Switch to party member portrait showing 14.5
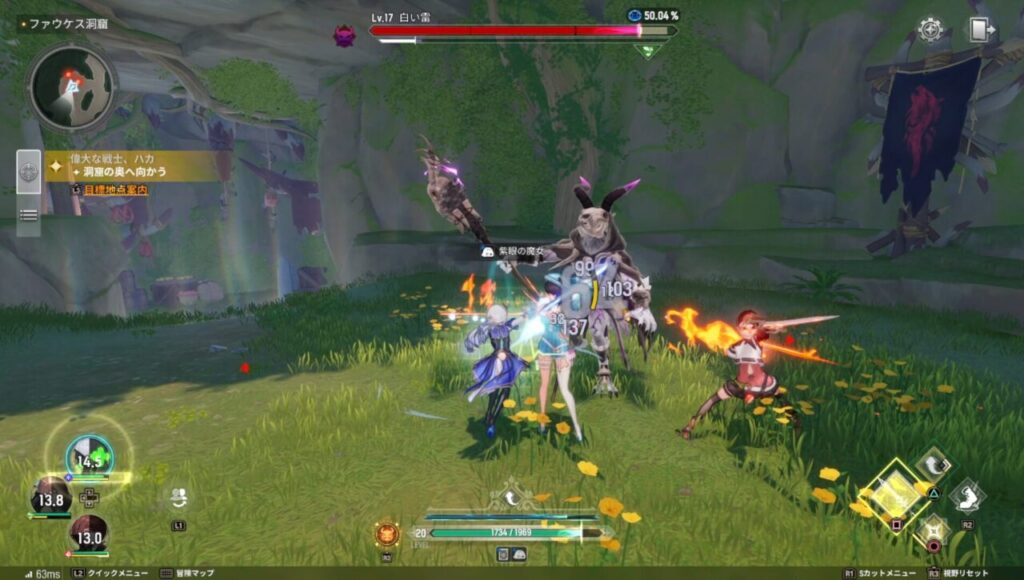1024x580 pixels. [x=89, y=458]
